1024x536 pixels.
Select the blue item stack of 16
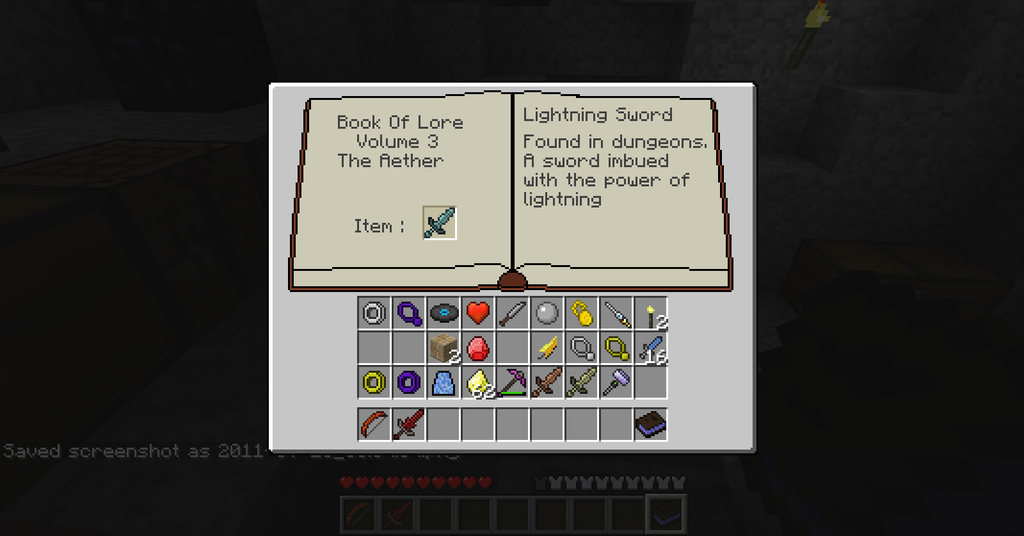pos(651,348)
